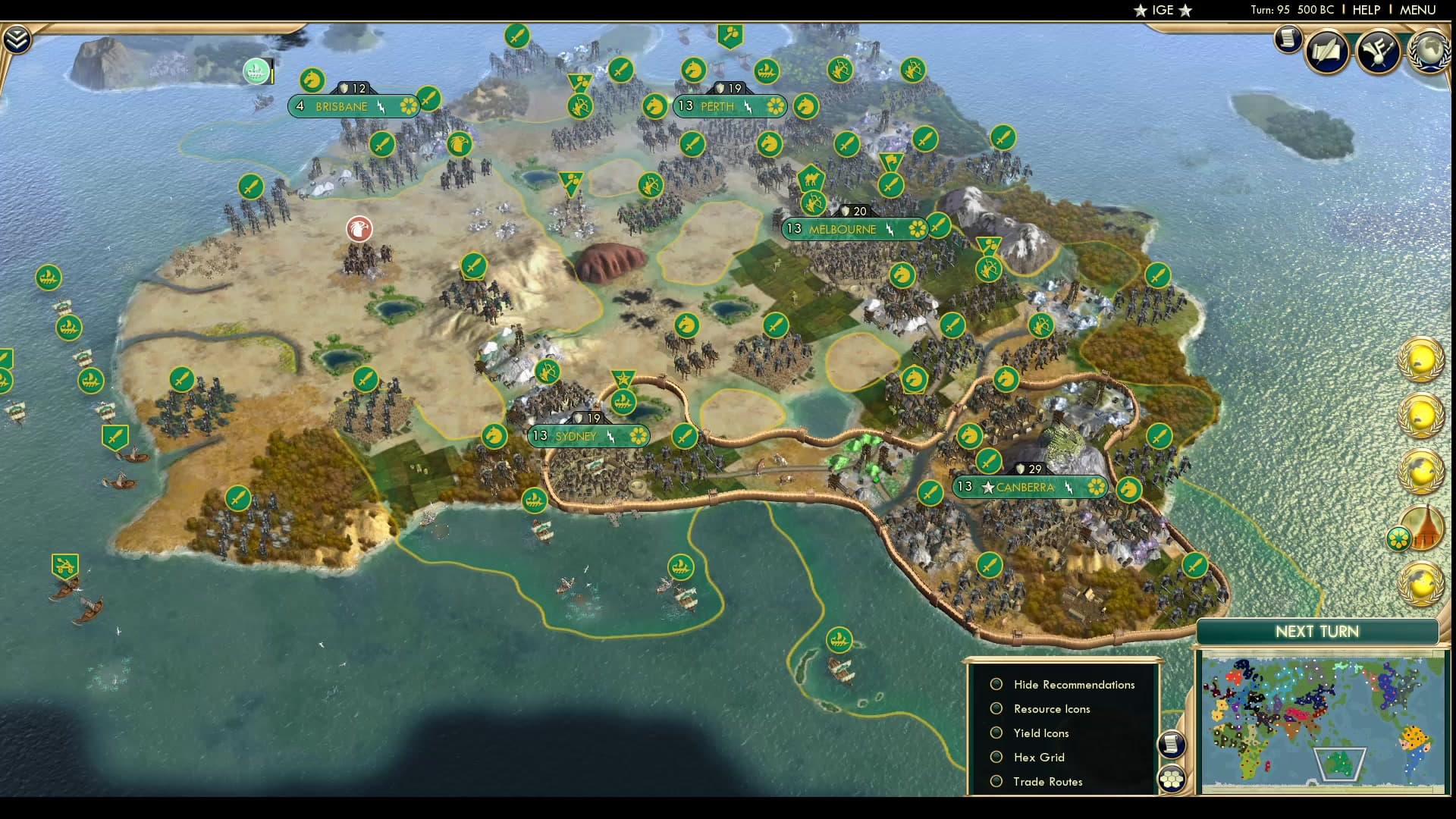Viewport: 1456px width, 819px height.
Task: Show Trade Routes on the map
Action: 996,781
